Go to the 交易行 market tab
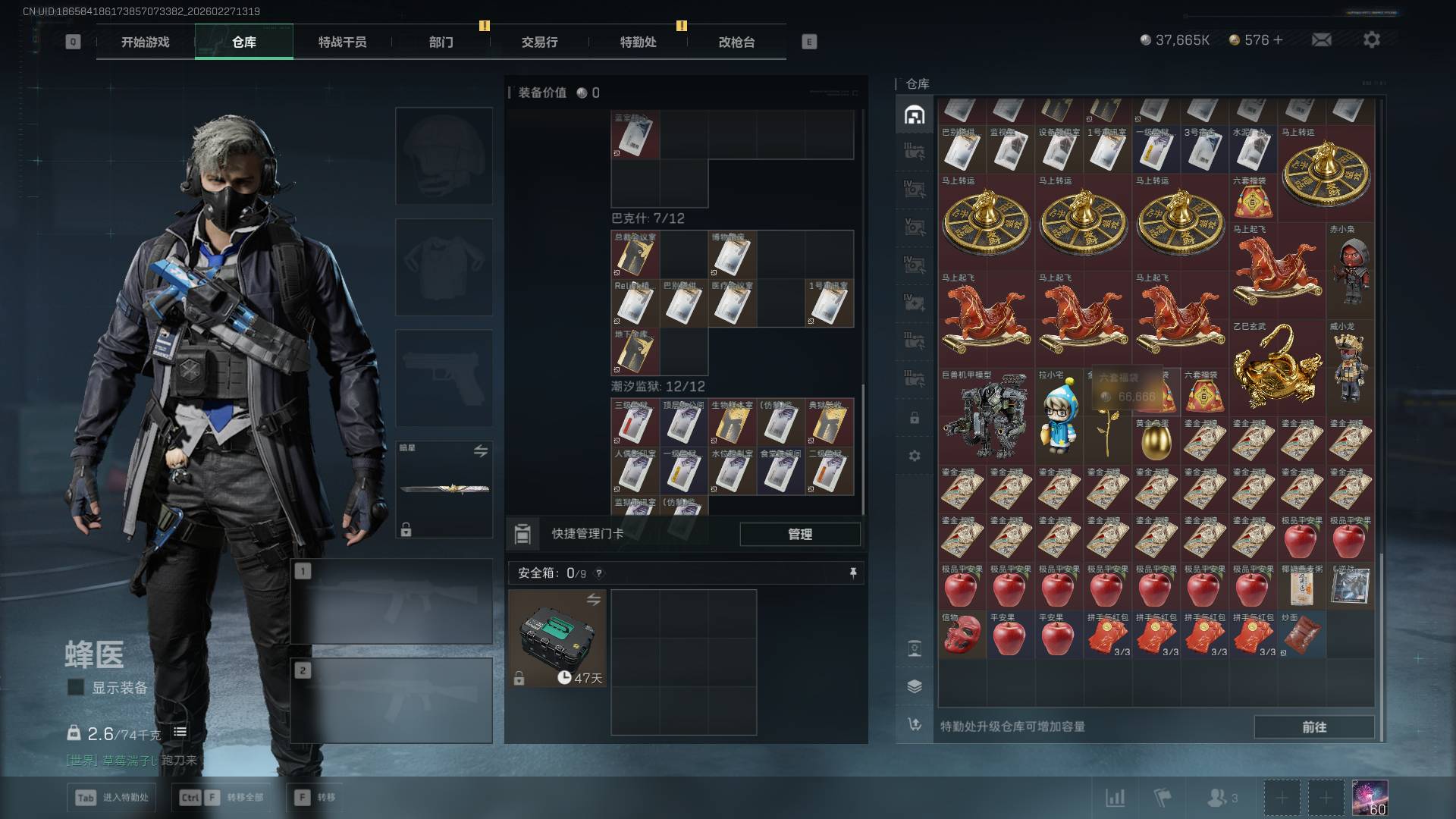The height and width of the screenshot is (819, 1456). point(539,42)
